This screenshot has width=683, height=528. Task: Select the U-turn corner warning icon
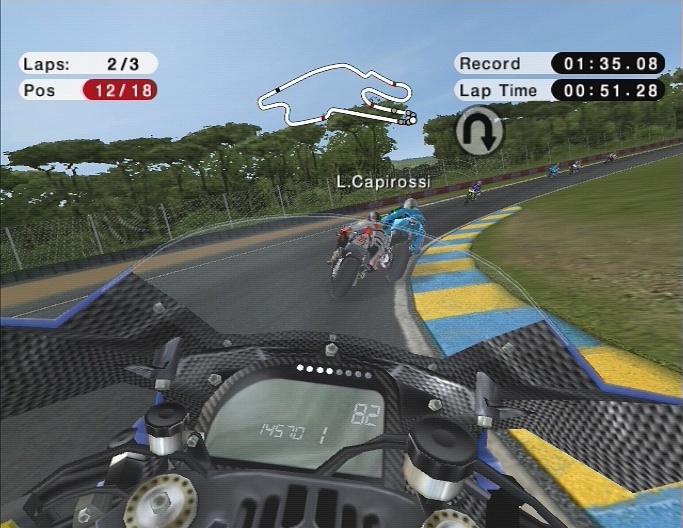(479, 132)
